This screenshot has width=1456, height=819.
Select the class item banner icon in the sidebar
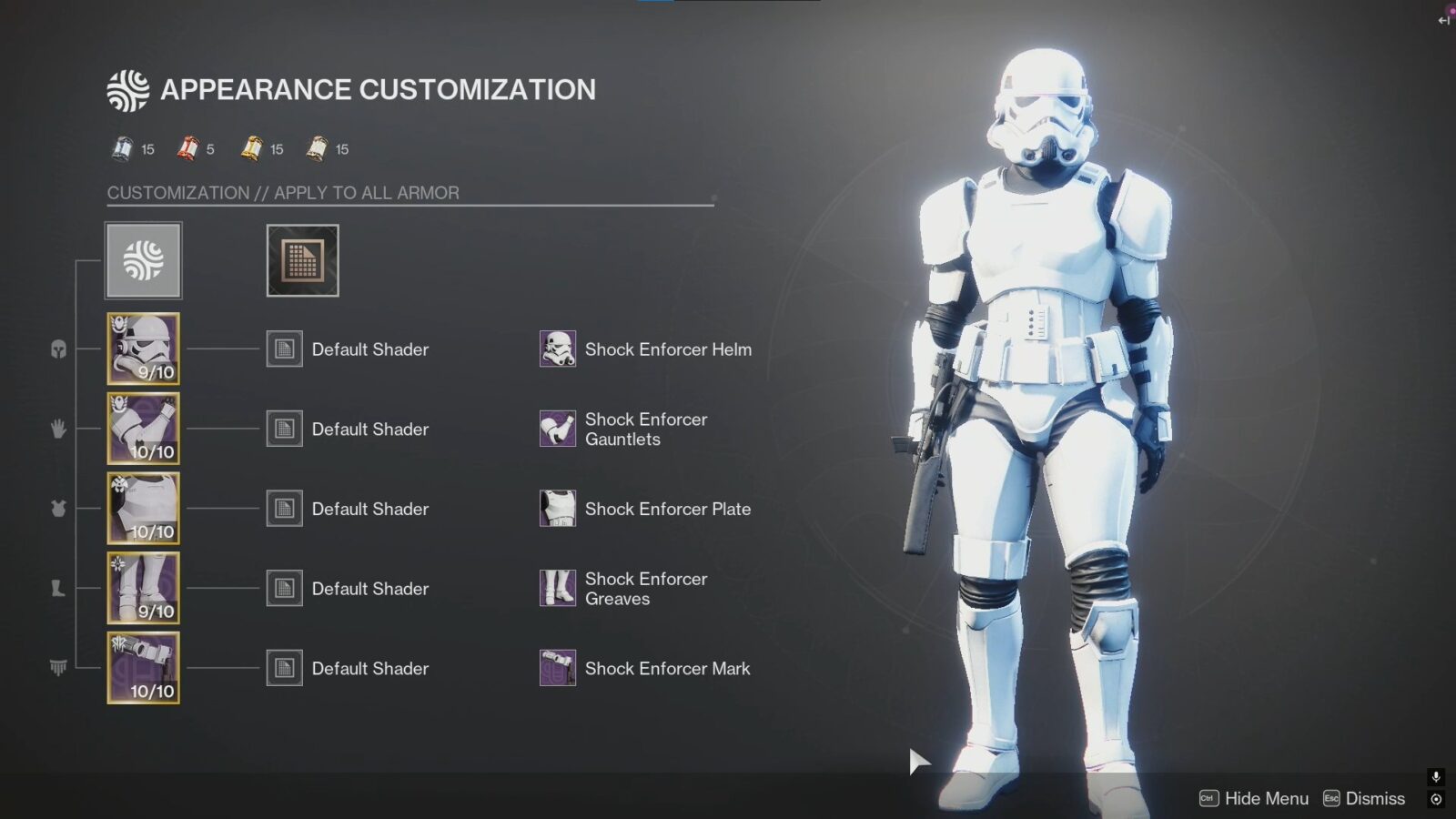tap(57, 667)
